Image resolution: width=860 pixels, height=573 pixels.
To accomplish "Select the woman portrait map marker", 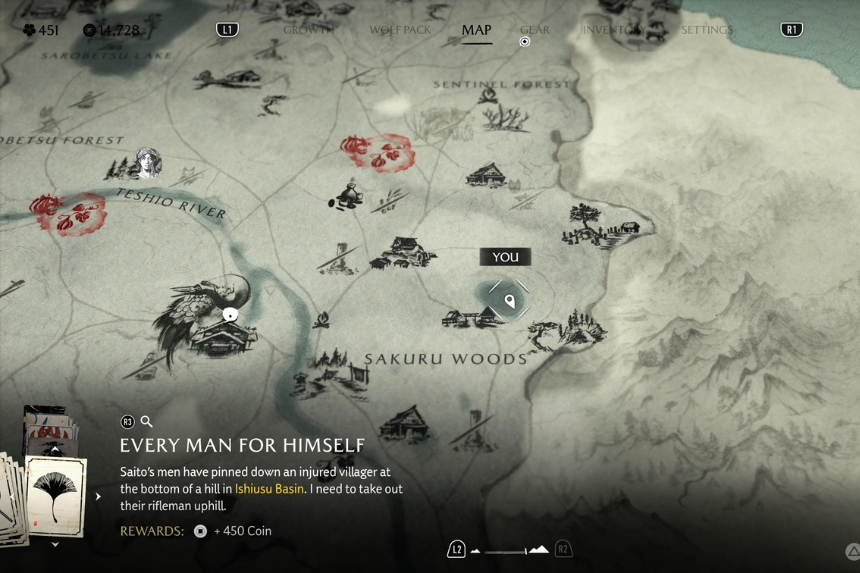I will [148, 162].
